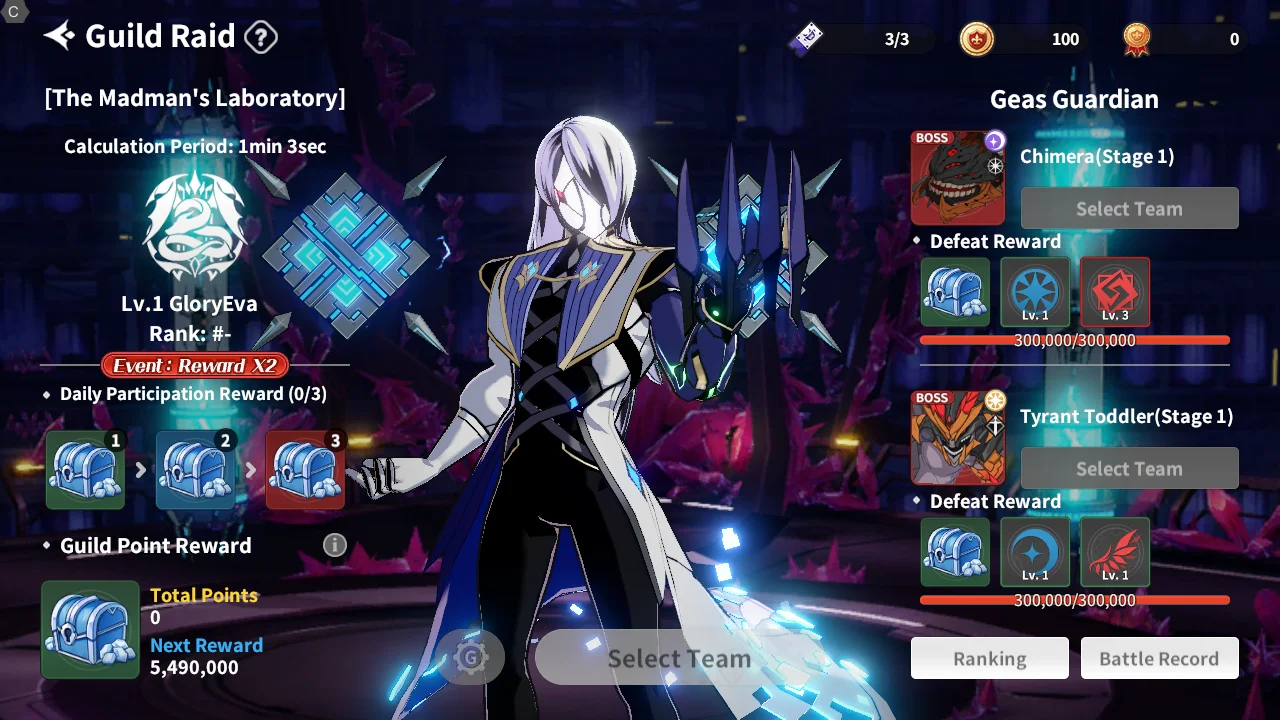Select the first daily participation chest
This screenshot has width=1280, height=720.
point(86,470)
